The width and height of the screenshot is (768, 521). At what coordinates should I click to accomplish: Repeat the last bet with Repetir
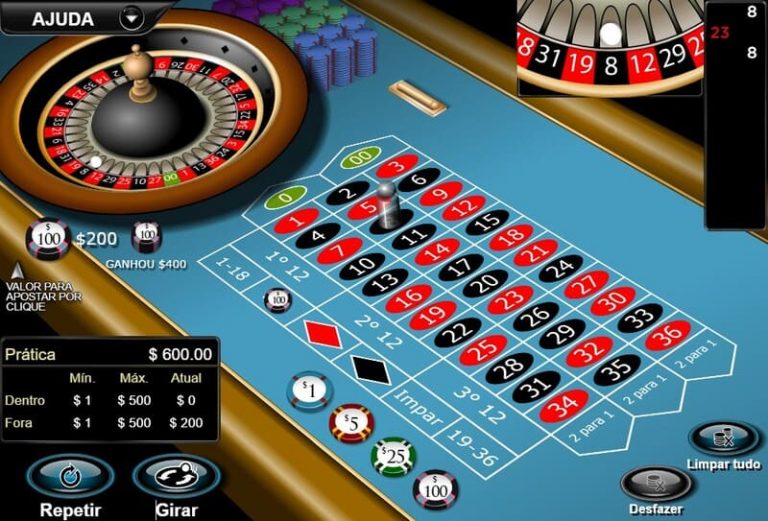[x=70, y=477]
